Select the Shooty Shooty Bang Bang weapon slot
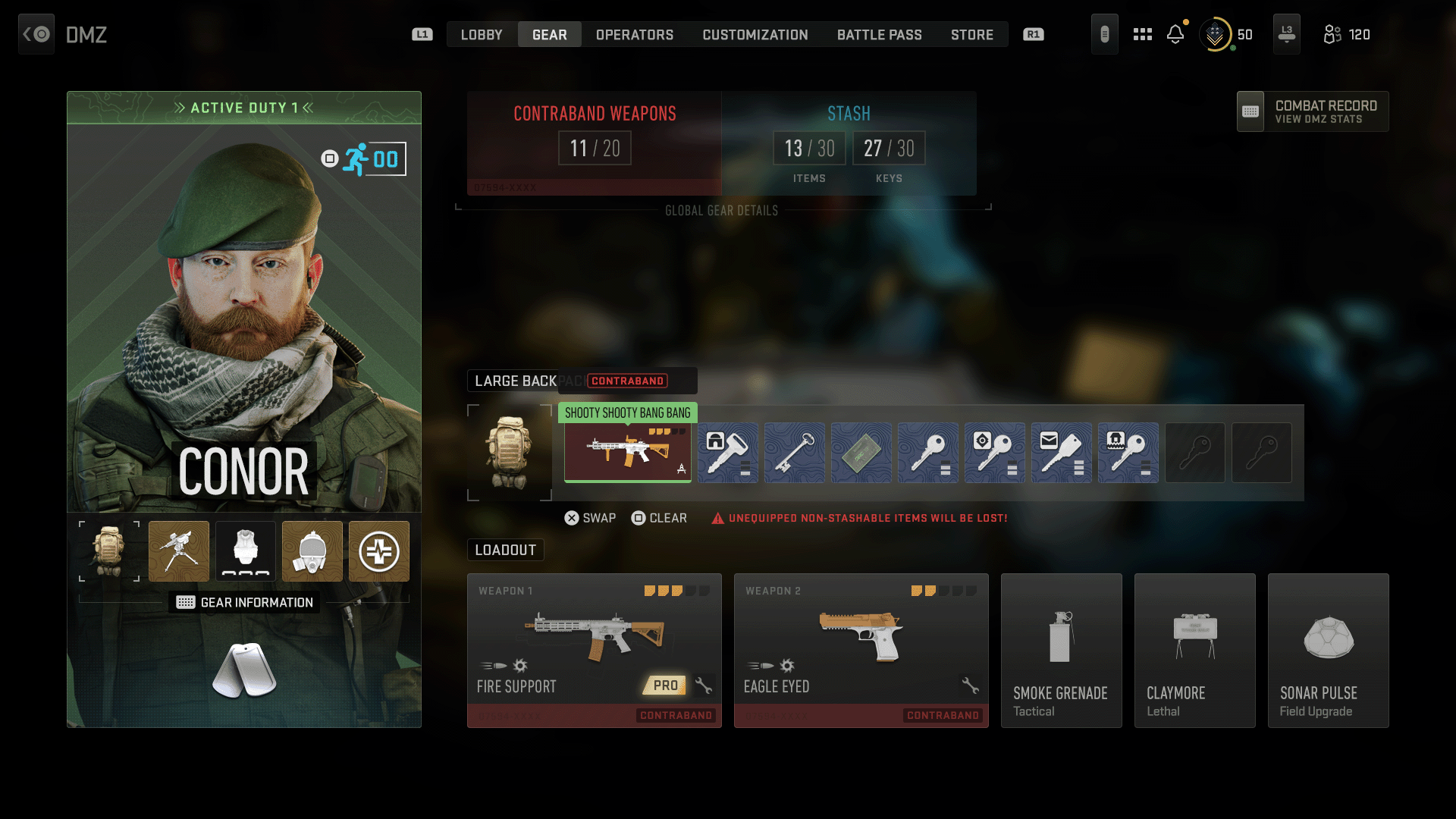 coord(628,452)
